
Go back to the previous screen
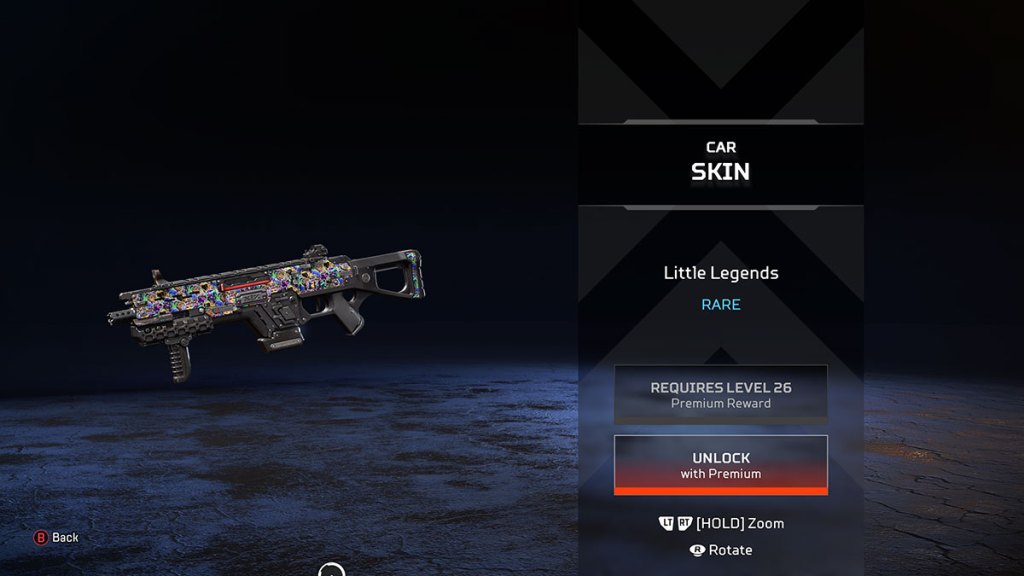pos(56,538)
